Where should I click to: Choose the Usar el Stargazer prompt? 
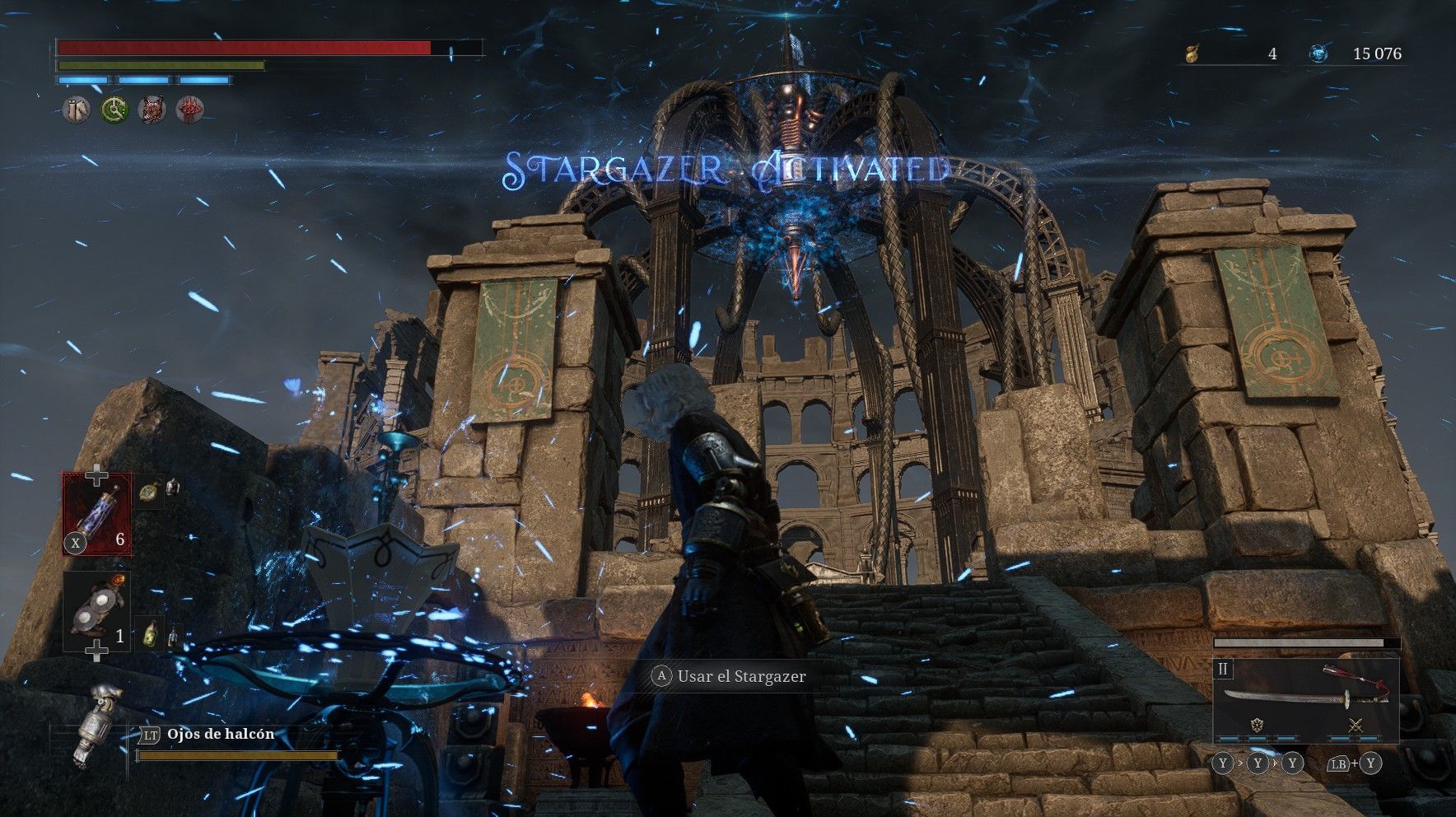click(730, 676)
